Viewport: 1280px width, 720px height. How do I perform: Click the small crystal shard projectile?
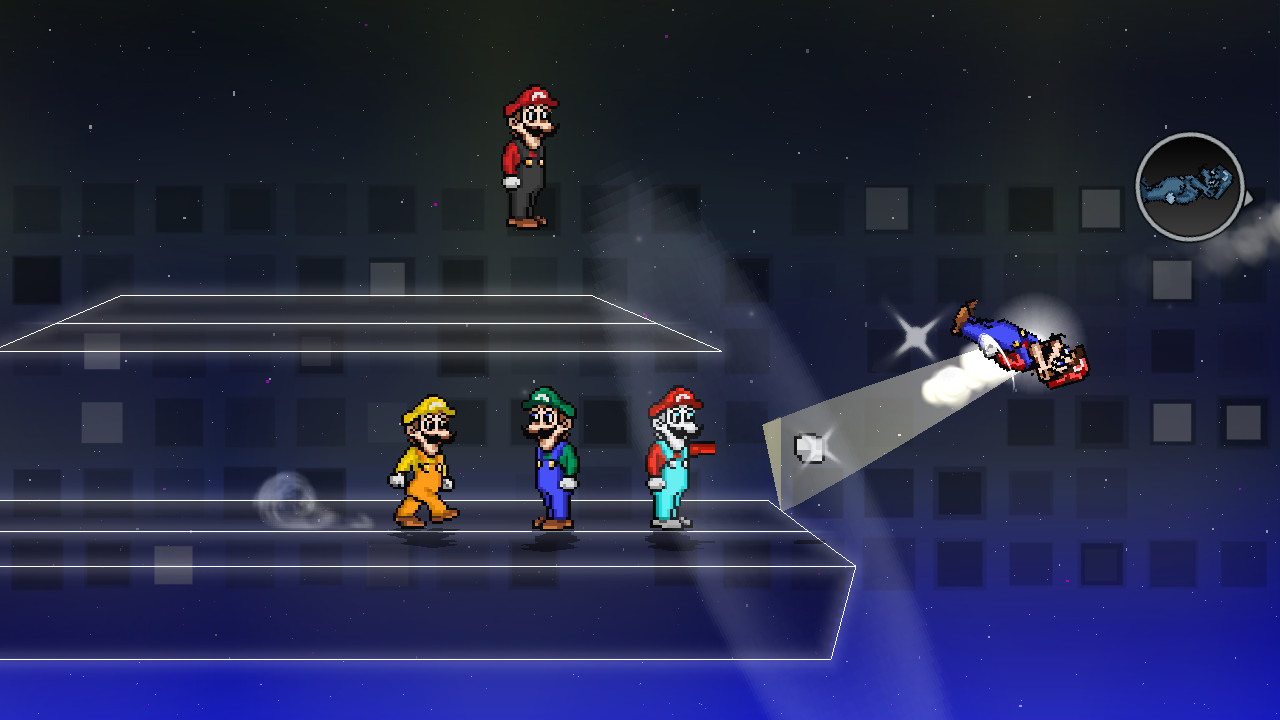pyautogui.click(x=806, y=447)
